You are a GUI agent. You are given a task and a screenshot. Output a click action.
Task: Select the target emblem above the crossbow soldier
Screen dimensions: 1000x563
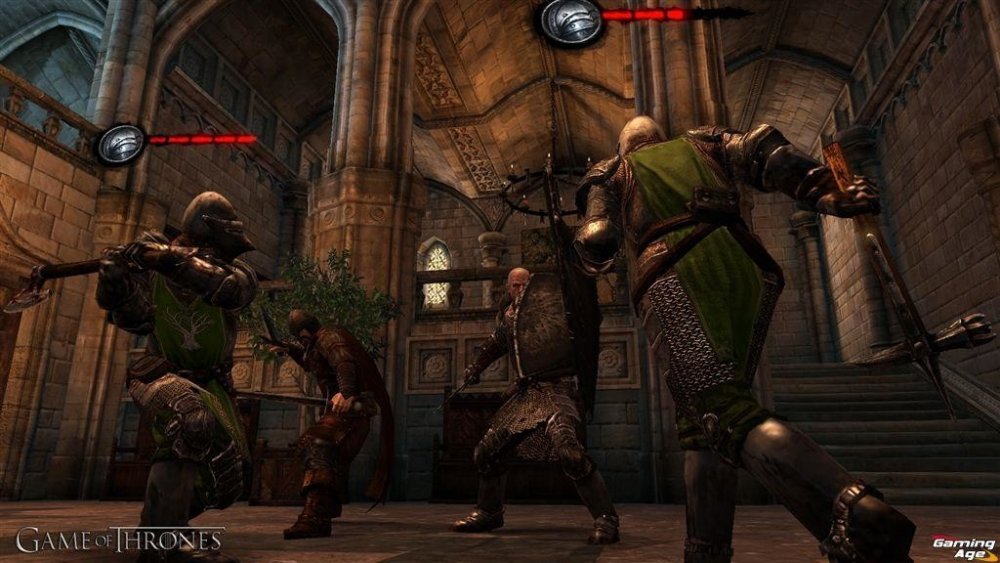[x=572, y=20]
